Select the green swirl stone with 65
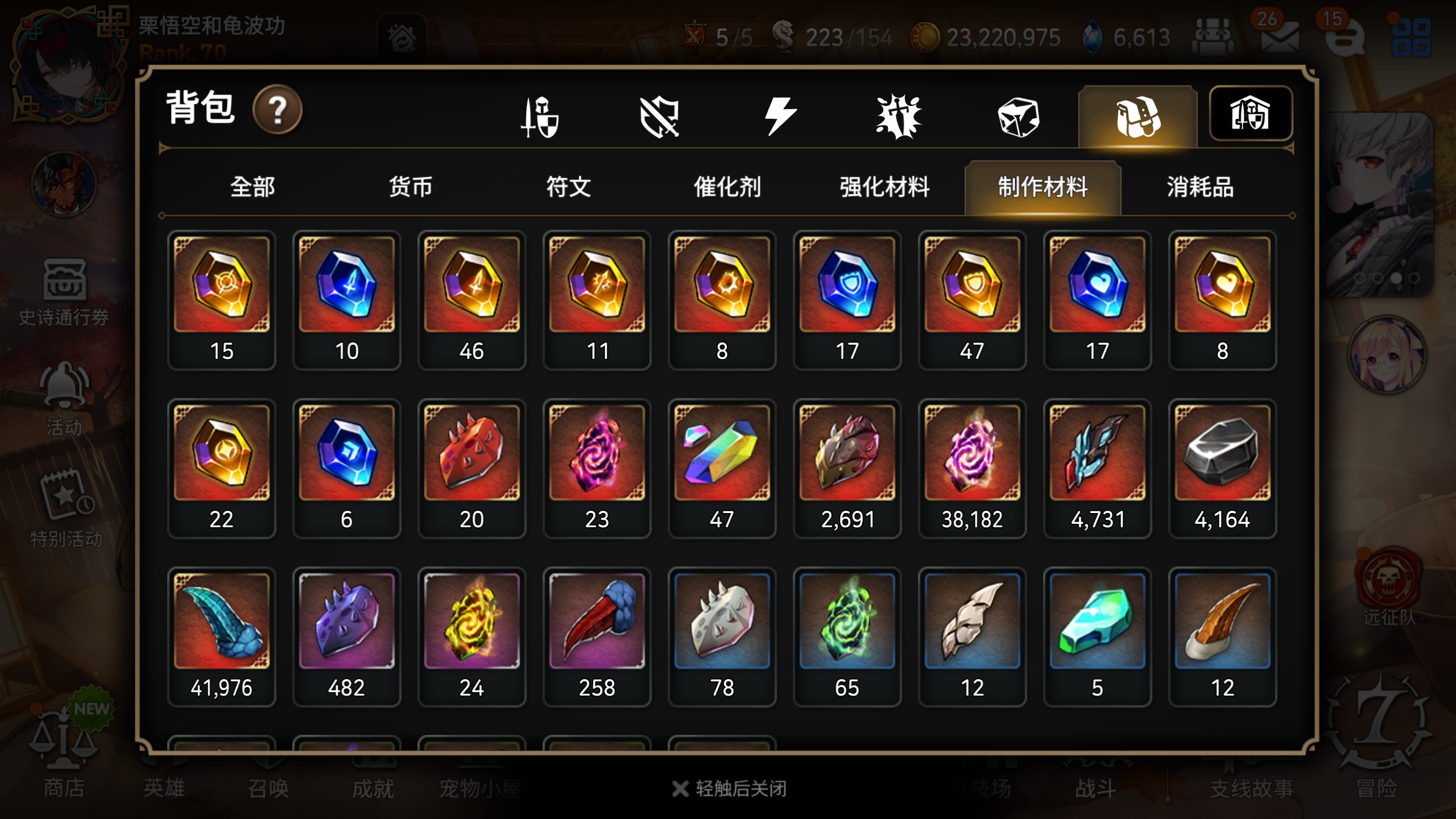Screen dimensions: 1456x819 [847, 636]
